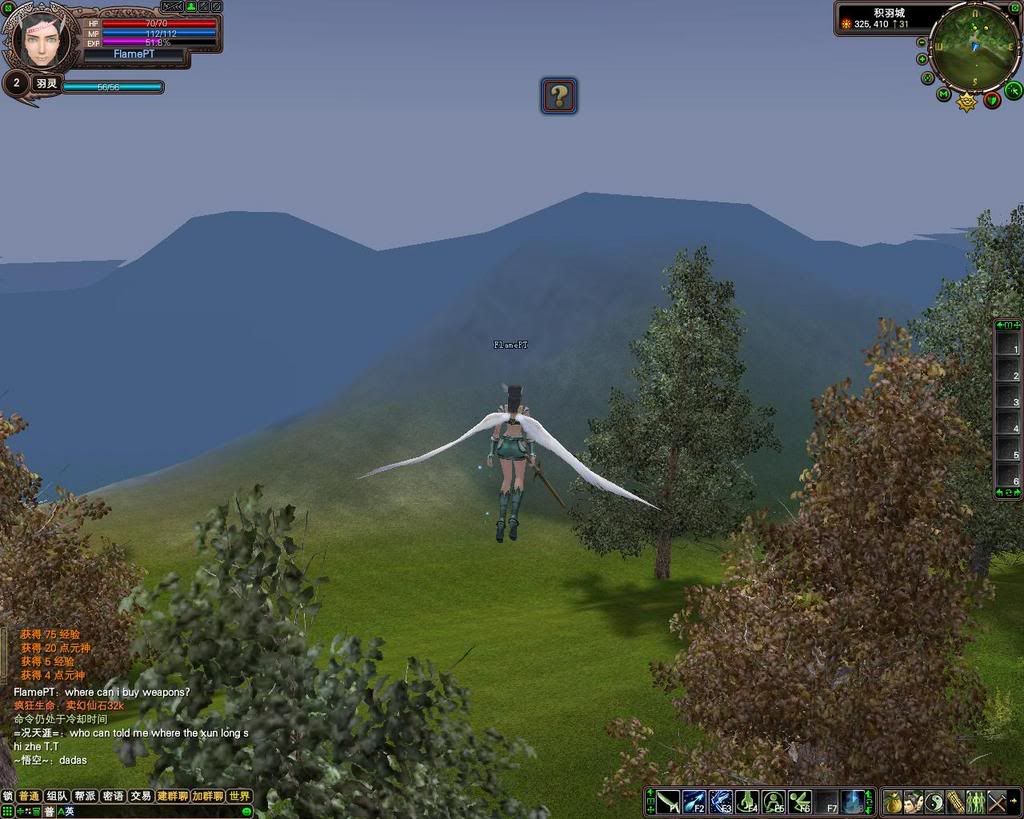The image size is (1024, 819).
Task: Switch to the 组队 party chat tab
Action: [x=56, y=796]
